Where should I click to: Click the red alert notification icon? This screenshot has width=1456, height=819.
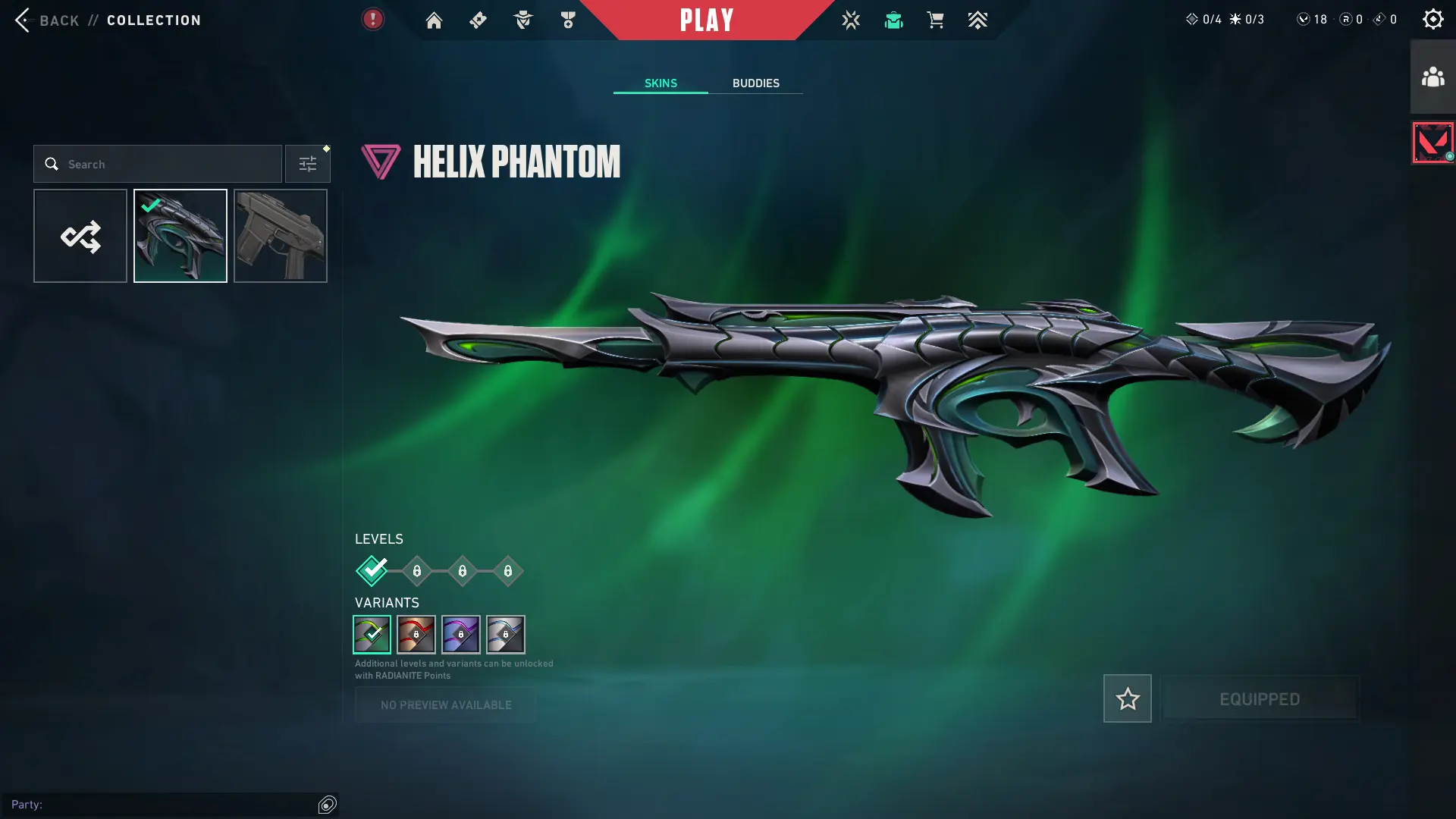[x=372, y=20]
